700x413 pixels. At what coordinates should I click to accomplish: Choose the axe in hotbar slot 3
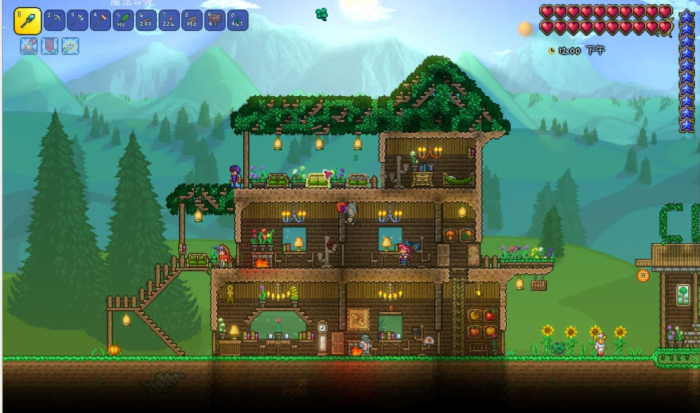coord(78,20)
